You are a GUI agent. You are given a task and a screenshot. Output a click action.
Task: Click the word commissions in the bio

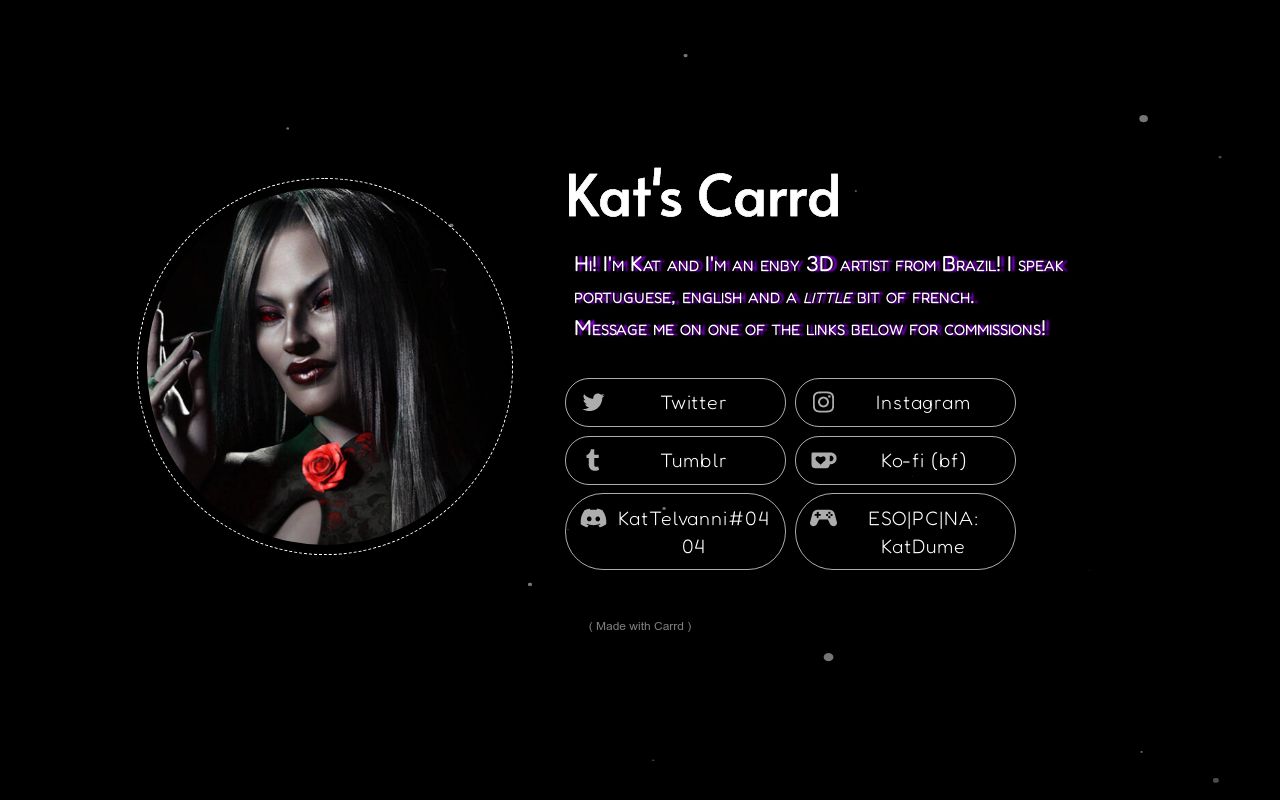[x=993, y=329]
